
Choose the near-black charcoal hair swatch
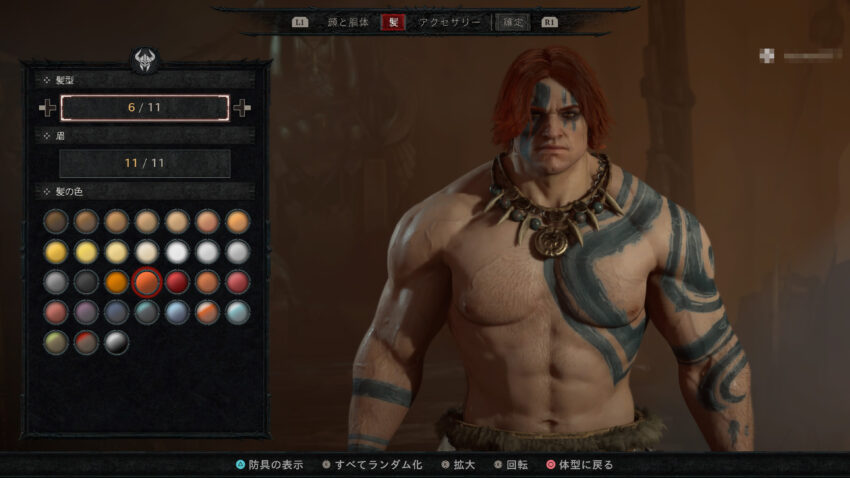coord(87,282)
